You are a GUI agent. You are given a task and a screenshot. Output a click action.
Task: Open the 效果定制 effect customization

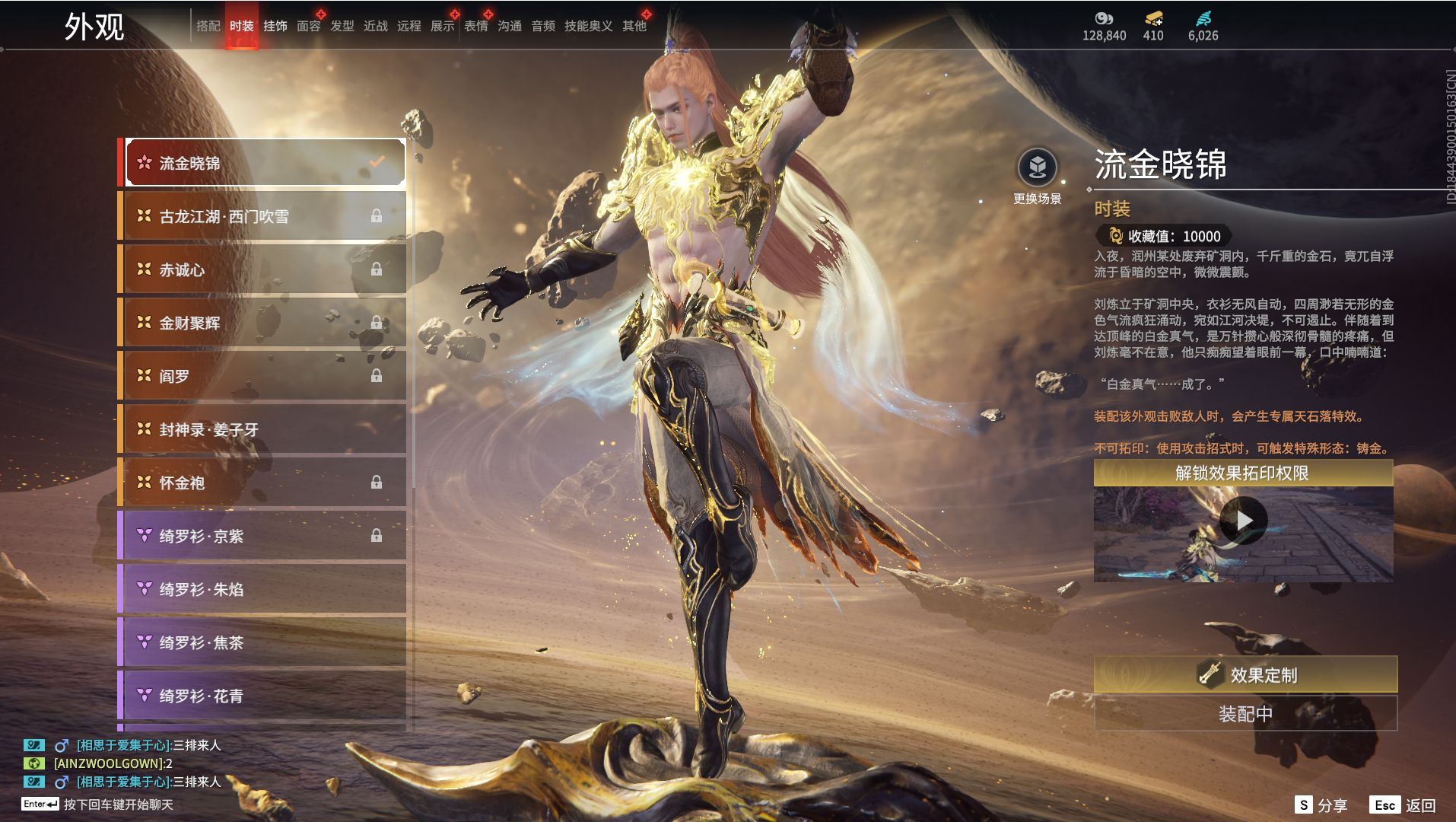pos(1245,675)
